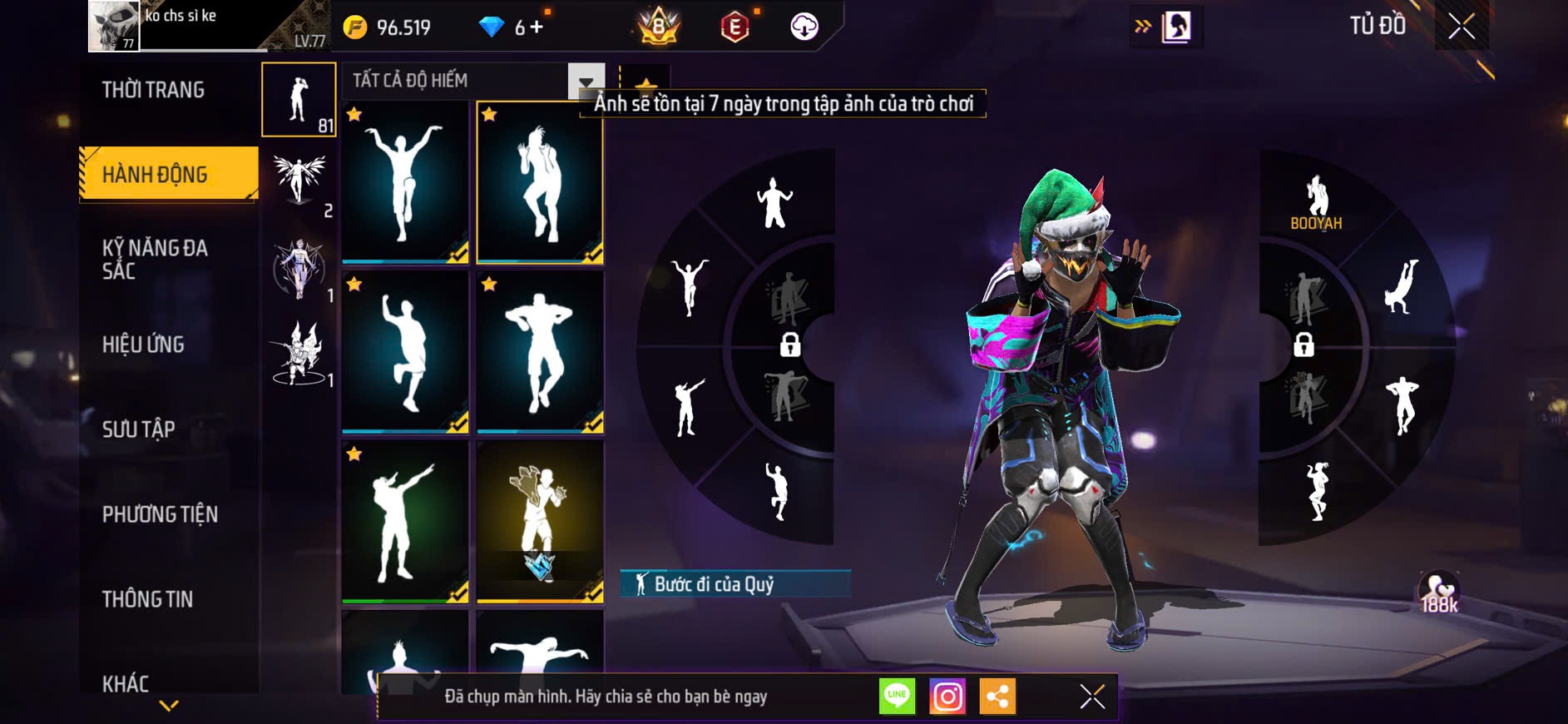Show the Thông Tin section
The height and width of the screenshot is (724, 1568).
tap(147, 599)
